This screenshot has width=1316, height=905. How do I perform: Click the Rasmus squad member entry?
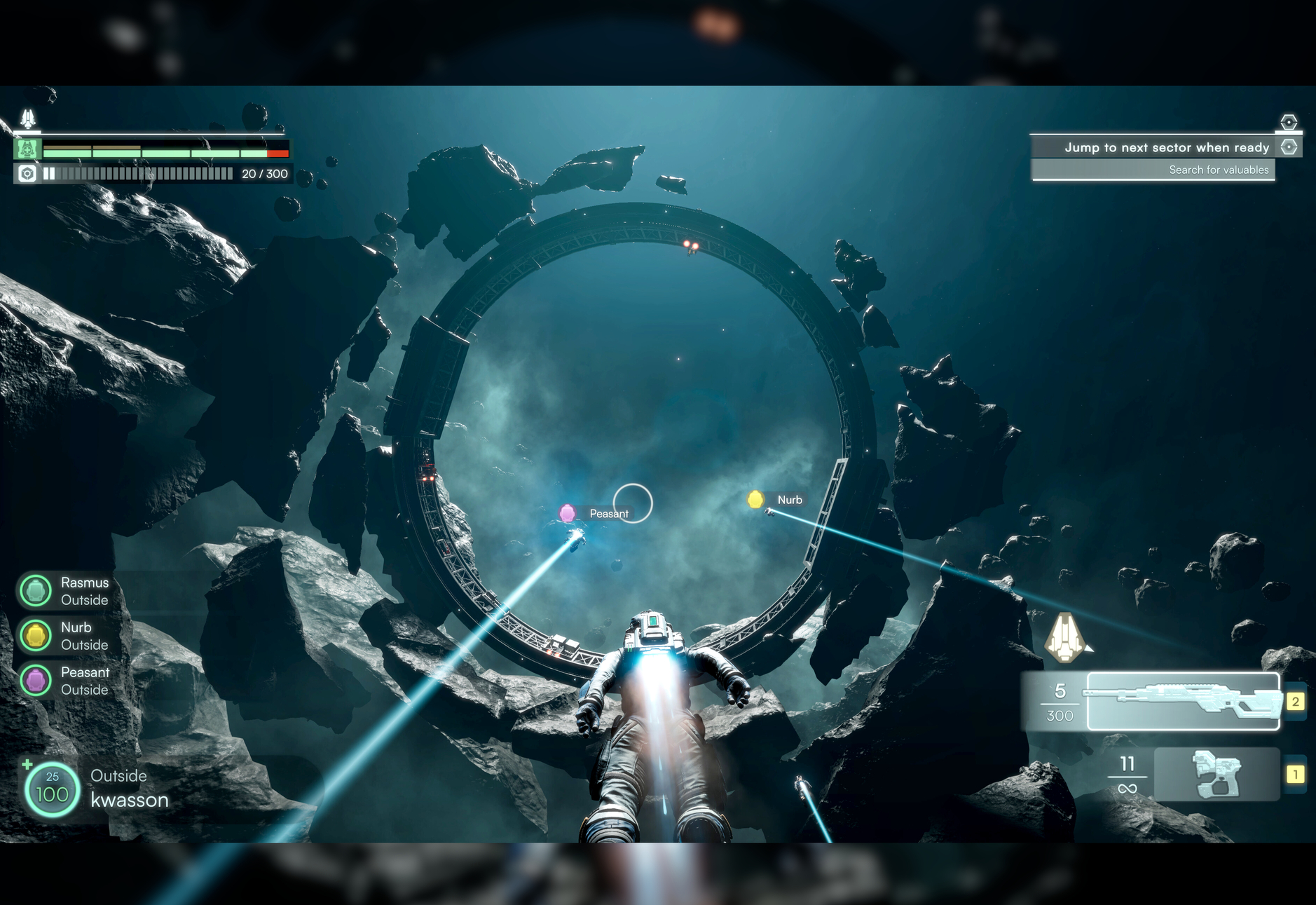tap(64, 591)
